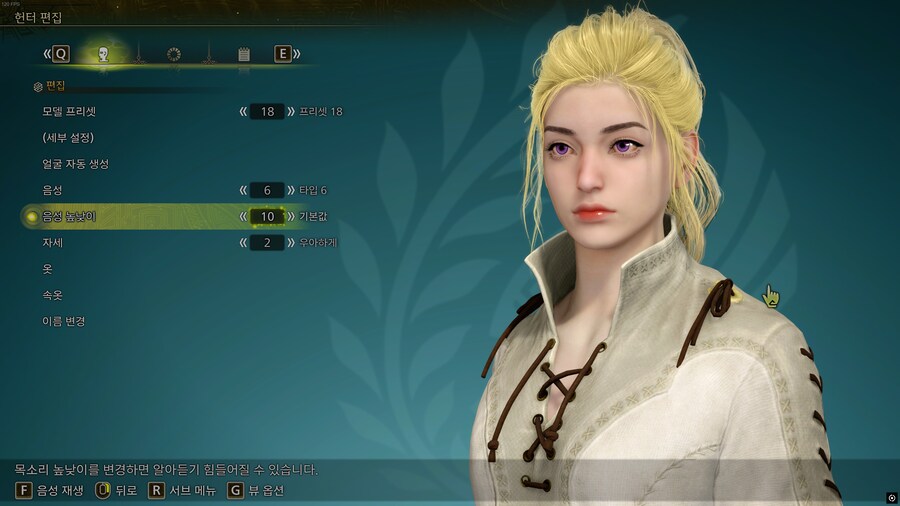
Task: Switch to the next posture option
Action: 291,242
